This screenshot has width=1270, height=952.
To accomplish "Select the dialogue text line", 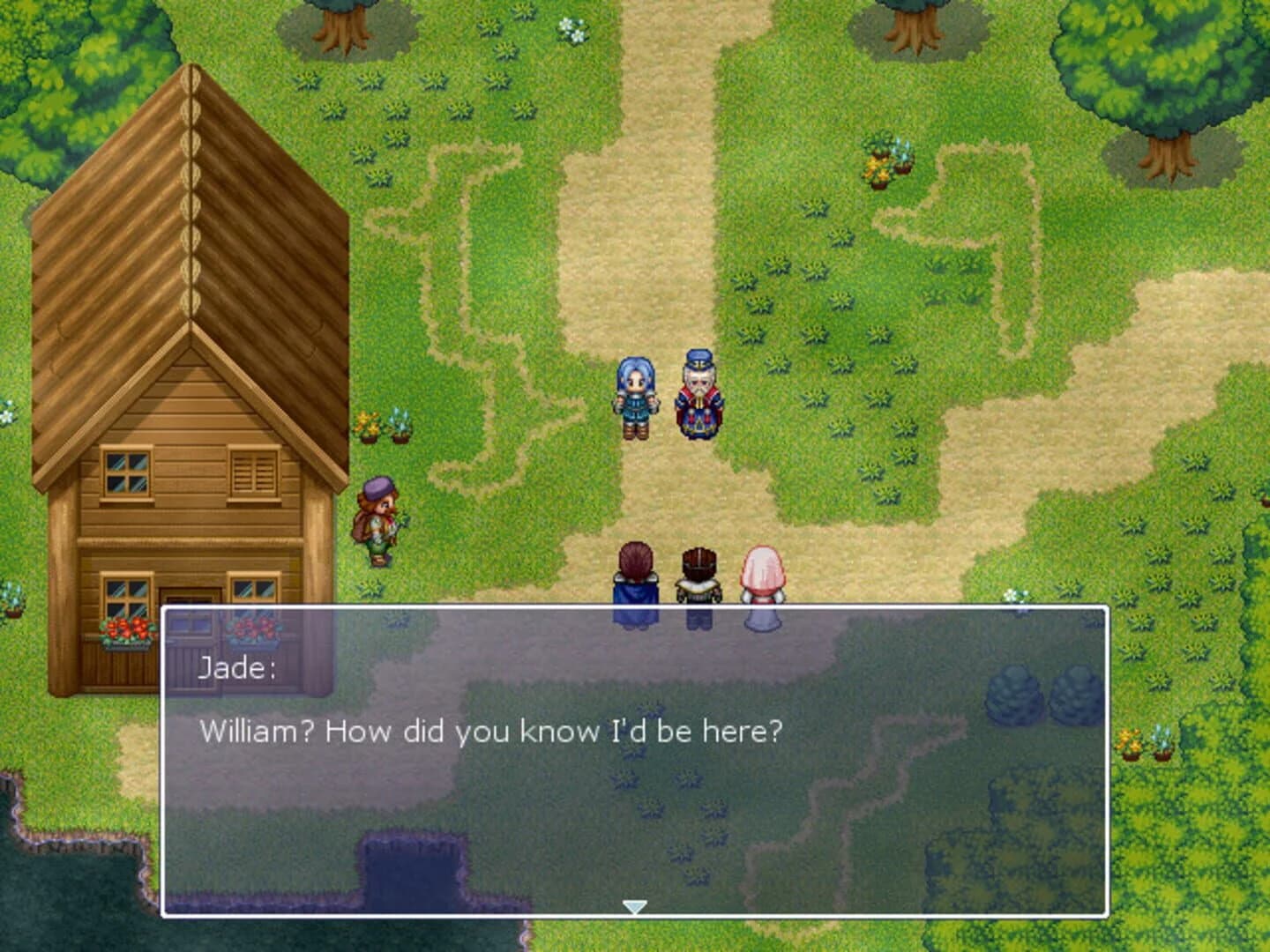I will point(494,729).
